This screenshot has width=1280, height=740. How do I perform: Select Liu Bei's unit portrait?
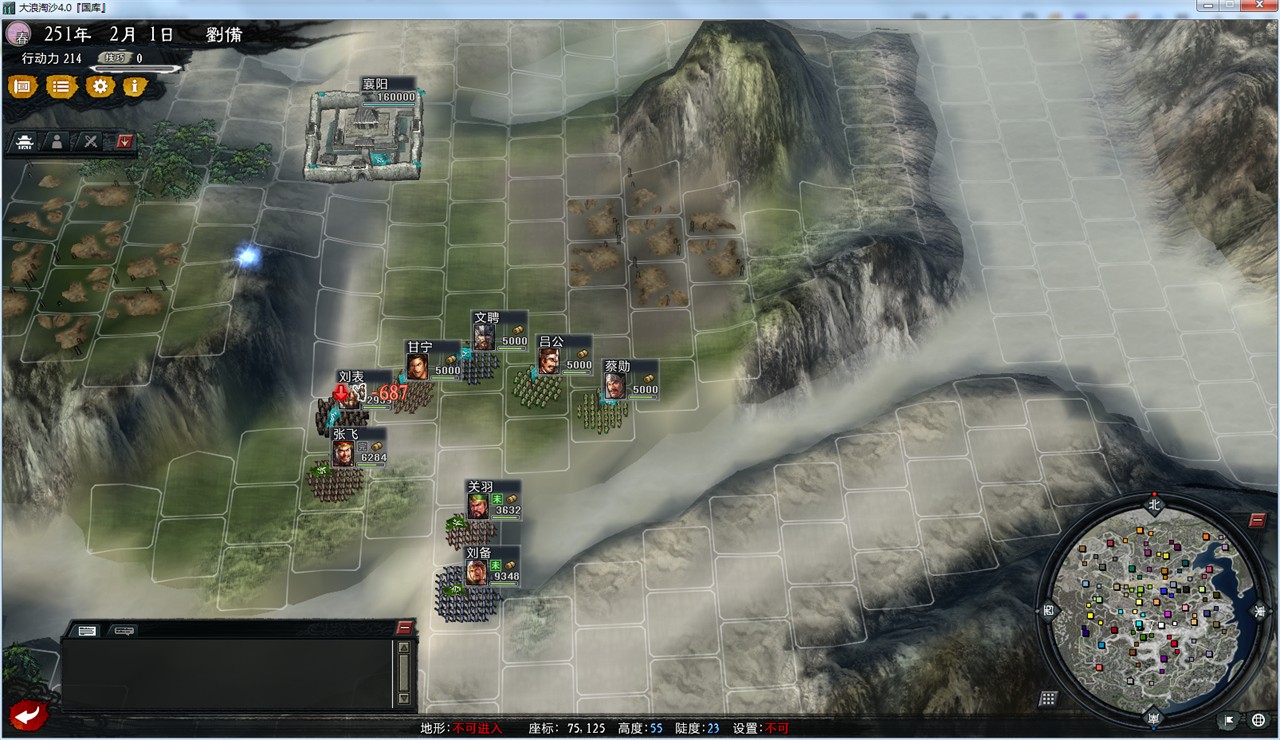(477, 572)
